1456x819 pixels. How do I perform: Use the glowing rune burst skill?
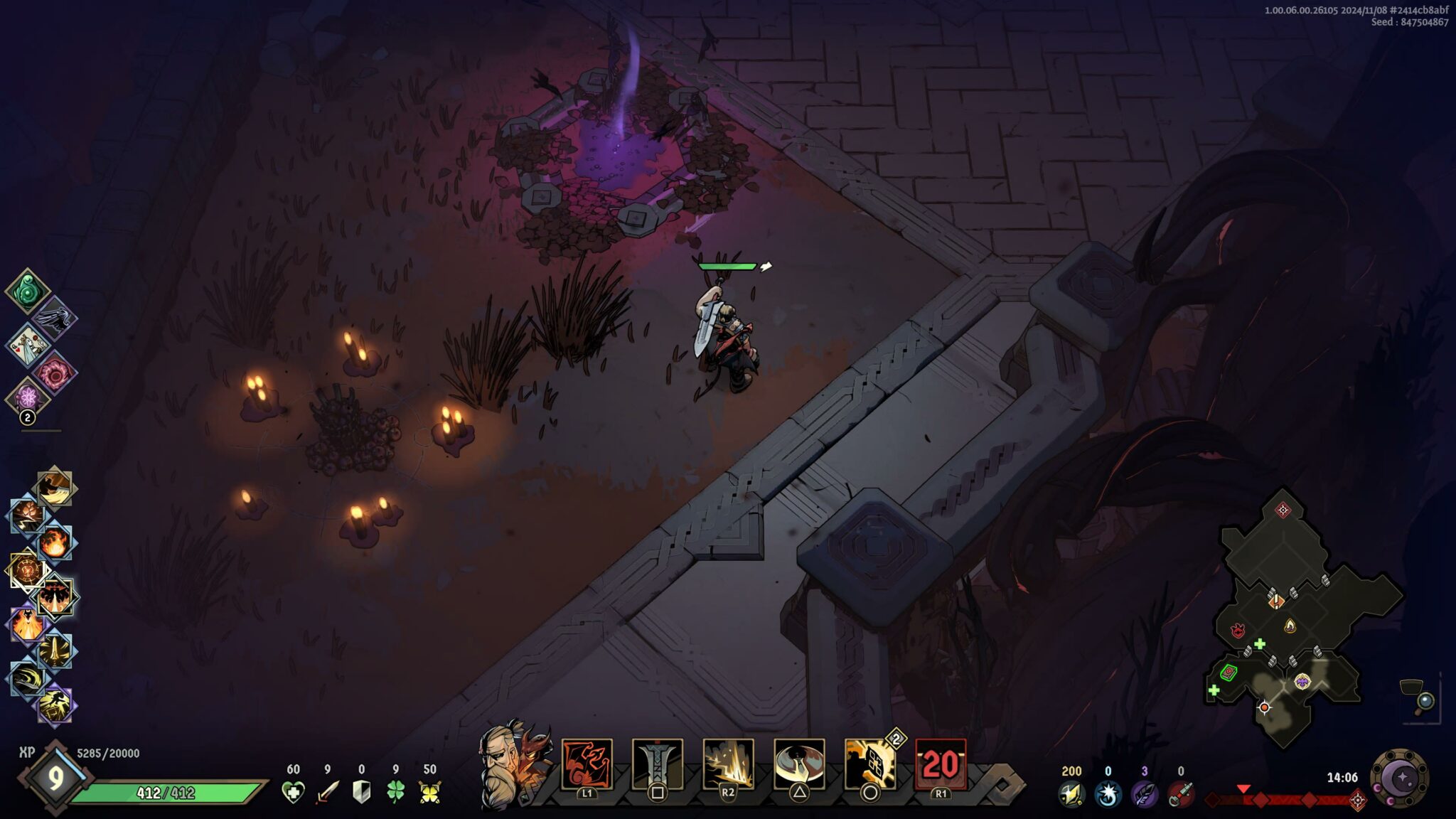(869, 764)
